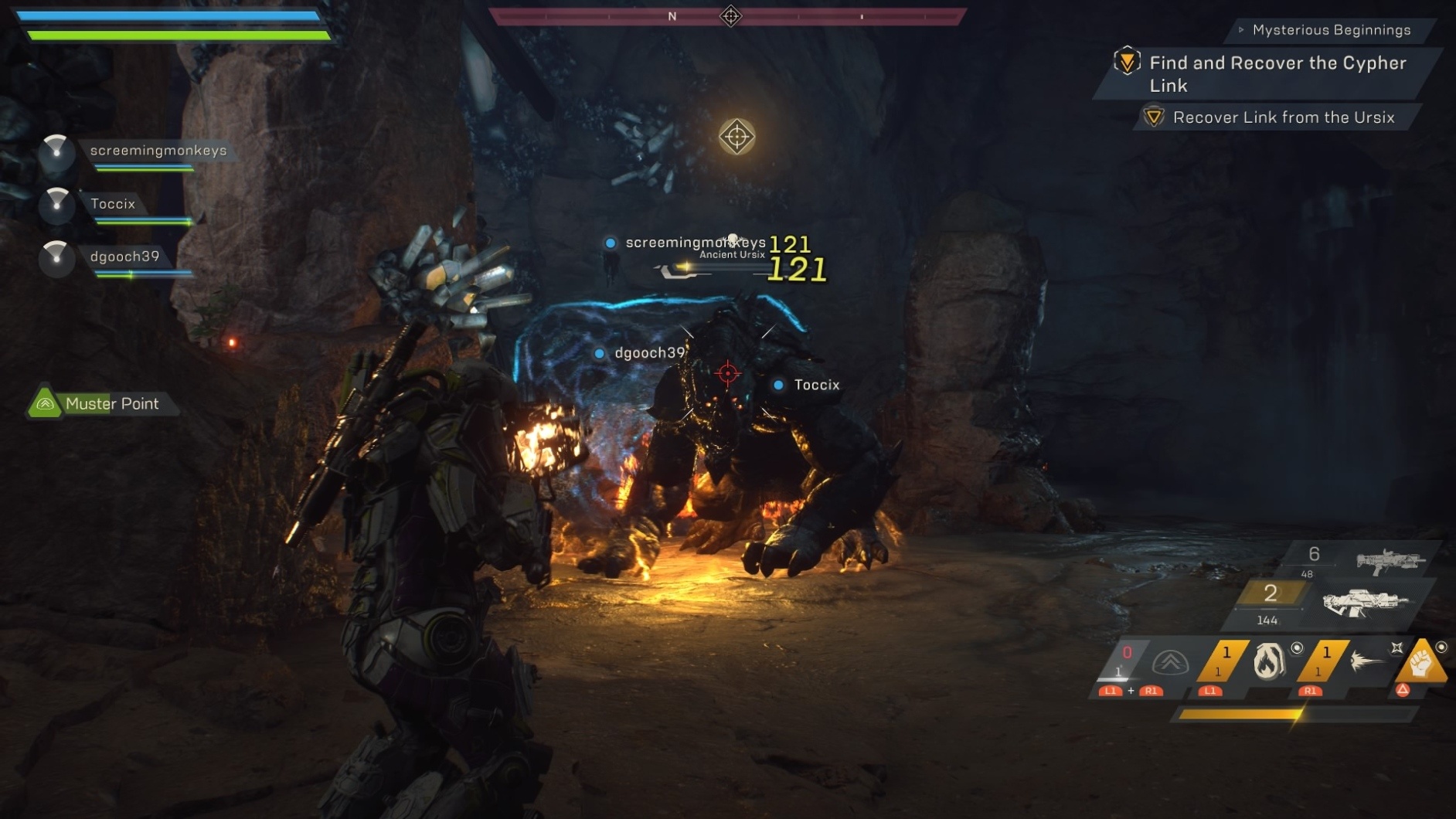Click the support gear chevron dome icon

(x=1170, y=662)
